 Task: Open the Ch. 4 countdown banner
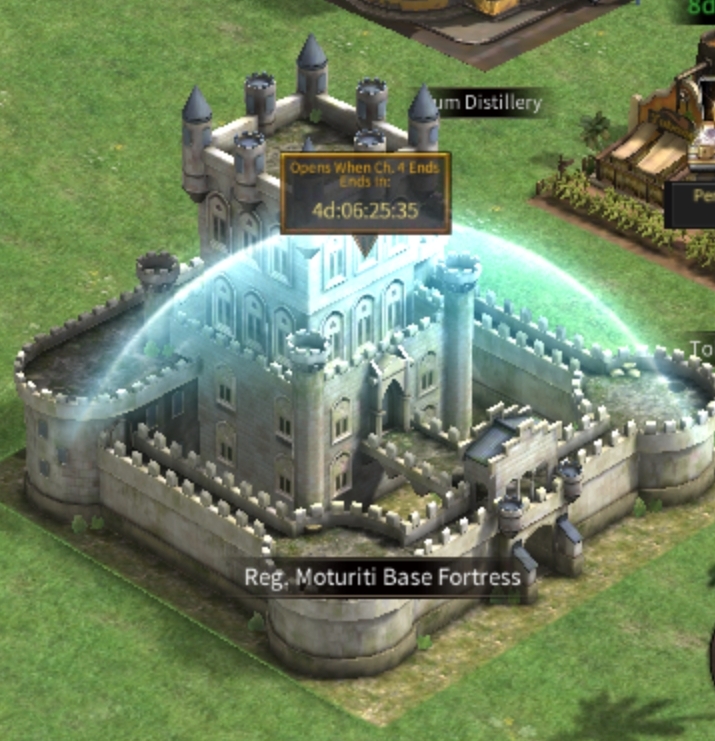pyautogui.click(x=365, y=191)
